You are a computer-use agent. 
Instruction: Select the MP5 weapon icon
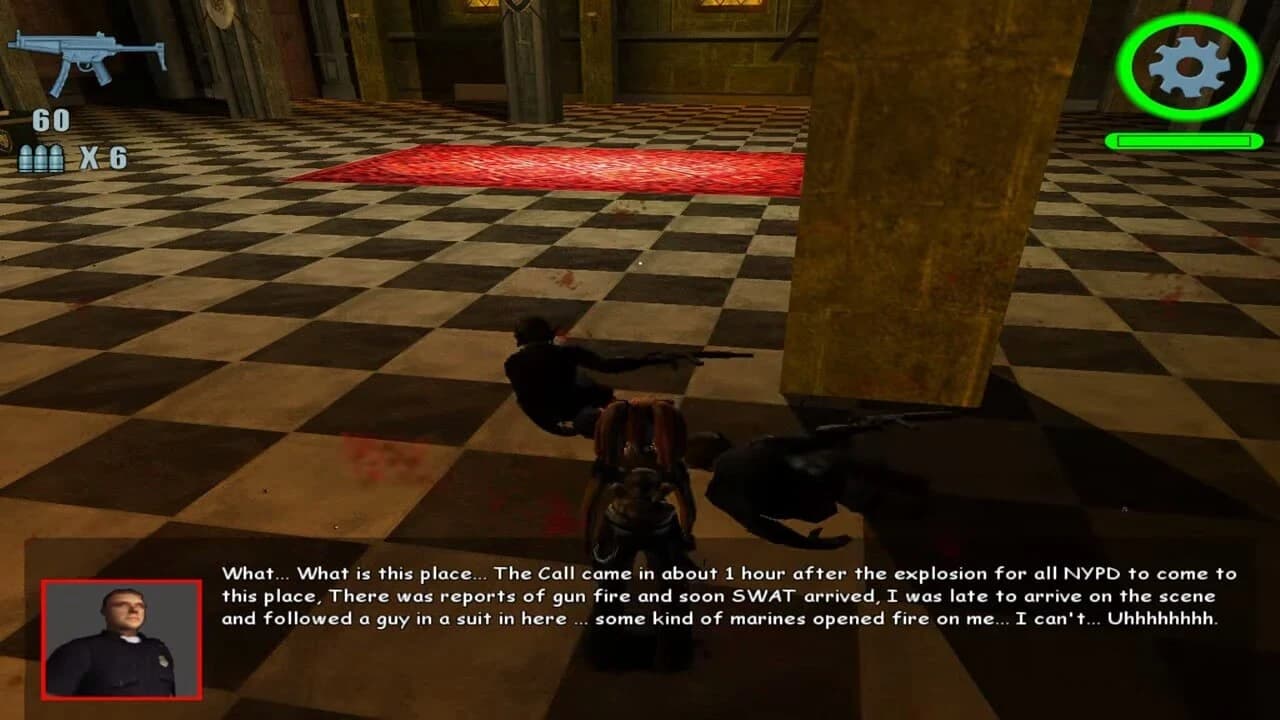click(85, 50)
